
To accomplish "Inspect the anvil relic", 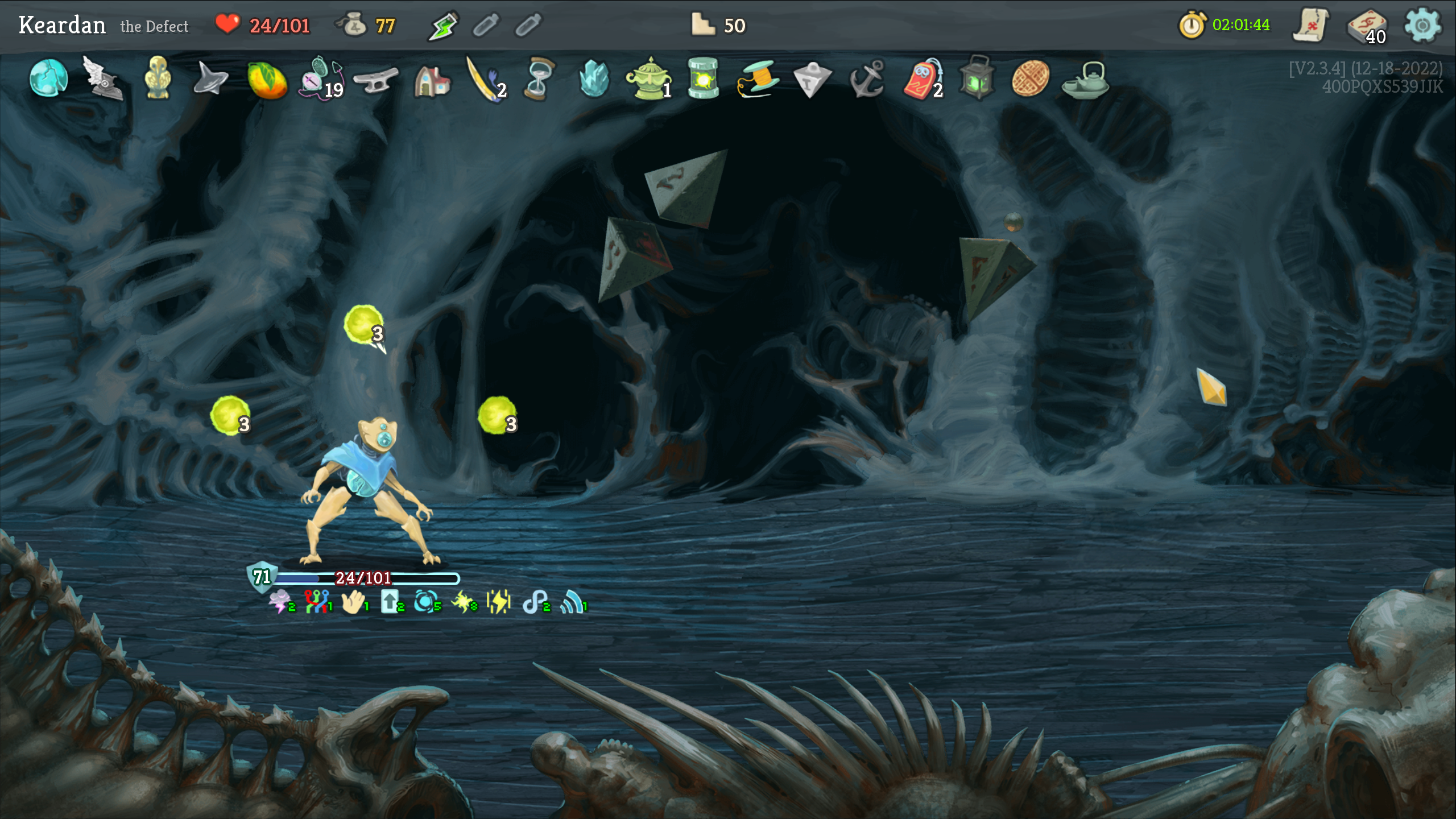I will click(x=376, y=80).
